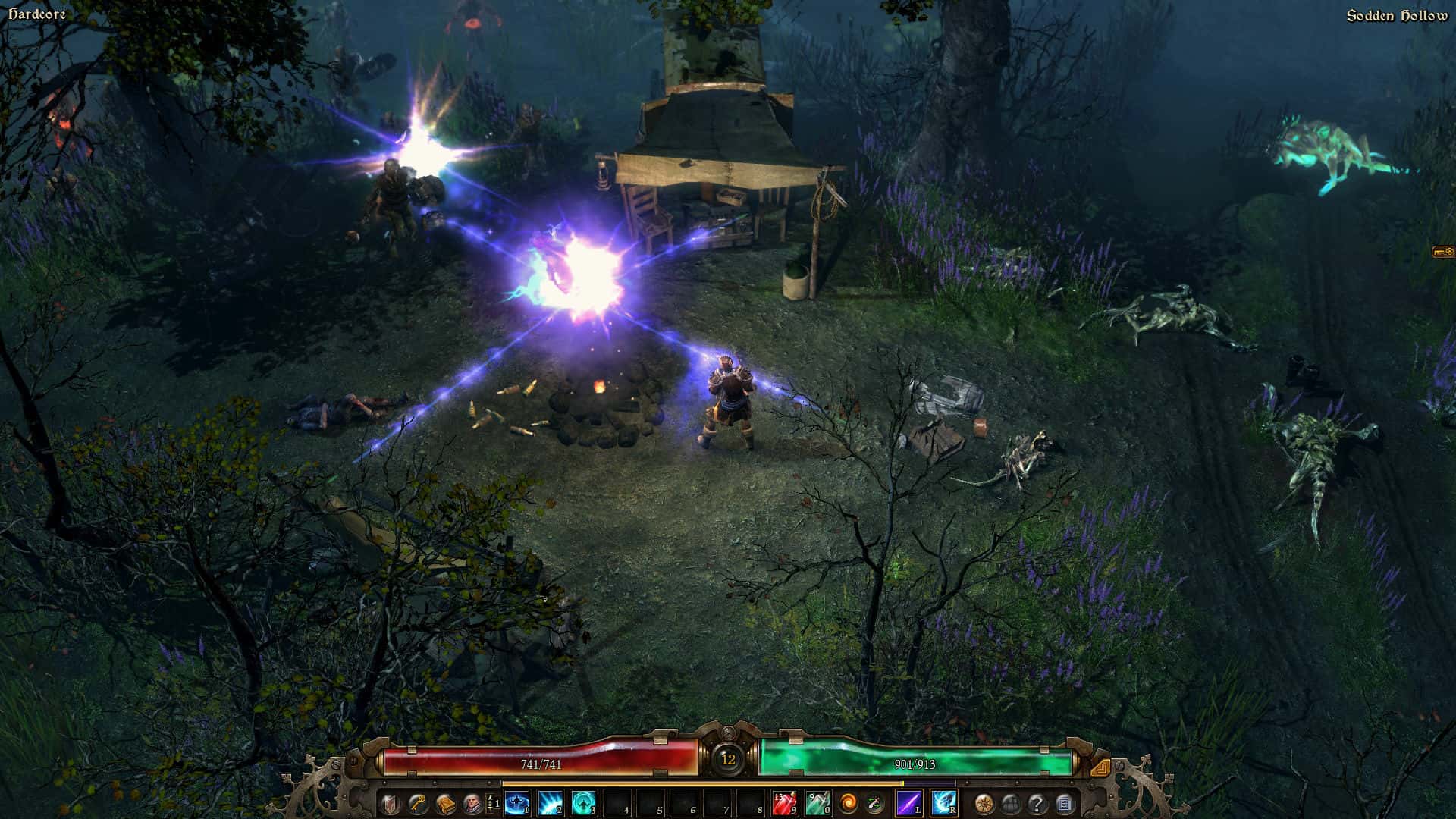This screenshot has width=1456, height=819.
Task: Open the world map compass icon
Action: pos(984,802)
